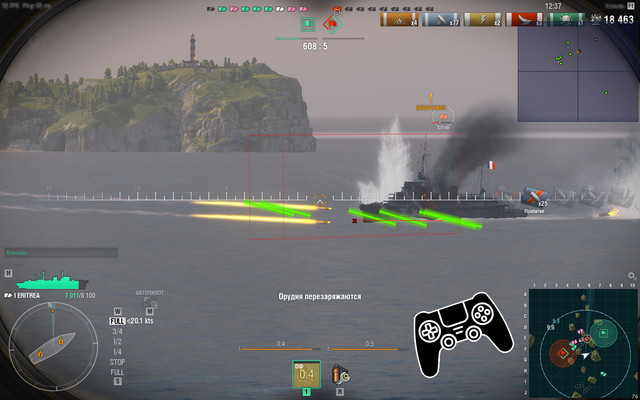Open the team chat box
Screen dimensions: 640x400
[x=60, y=253]
